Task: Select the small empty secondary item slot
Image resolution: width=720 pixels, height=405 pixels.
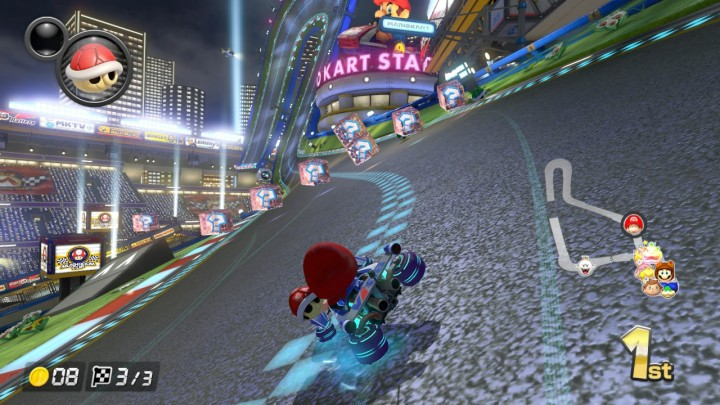Action: click(43, 37)
